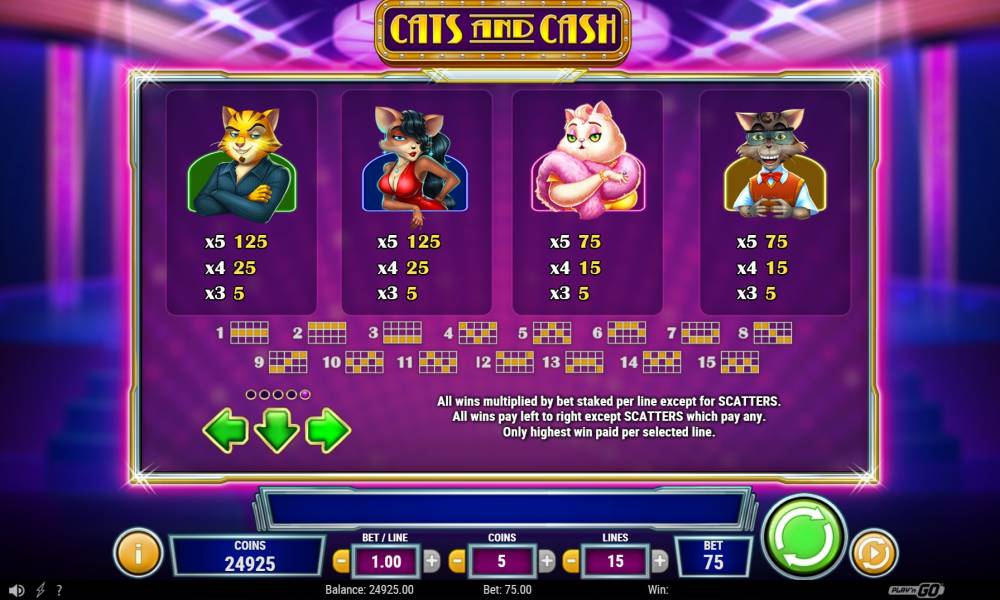1000x600 pixels.
Task: Spin the reels with the green button
Action: pyautogui.click(x=804, y=537)
